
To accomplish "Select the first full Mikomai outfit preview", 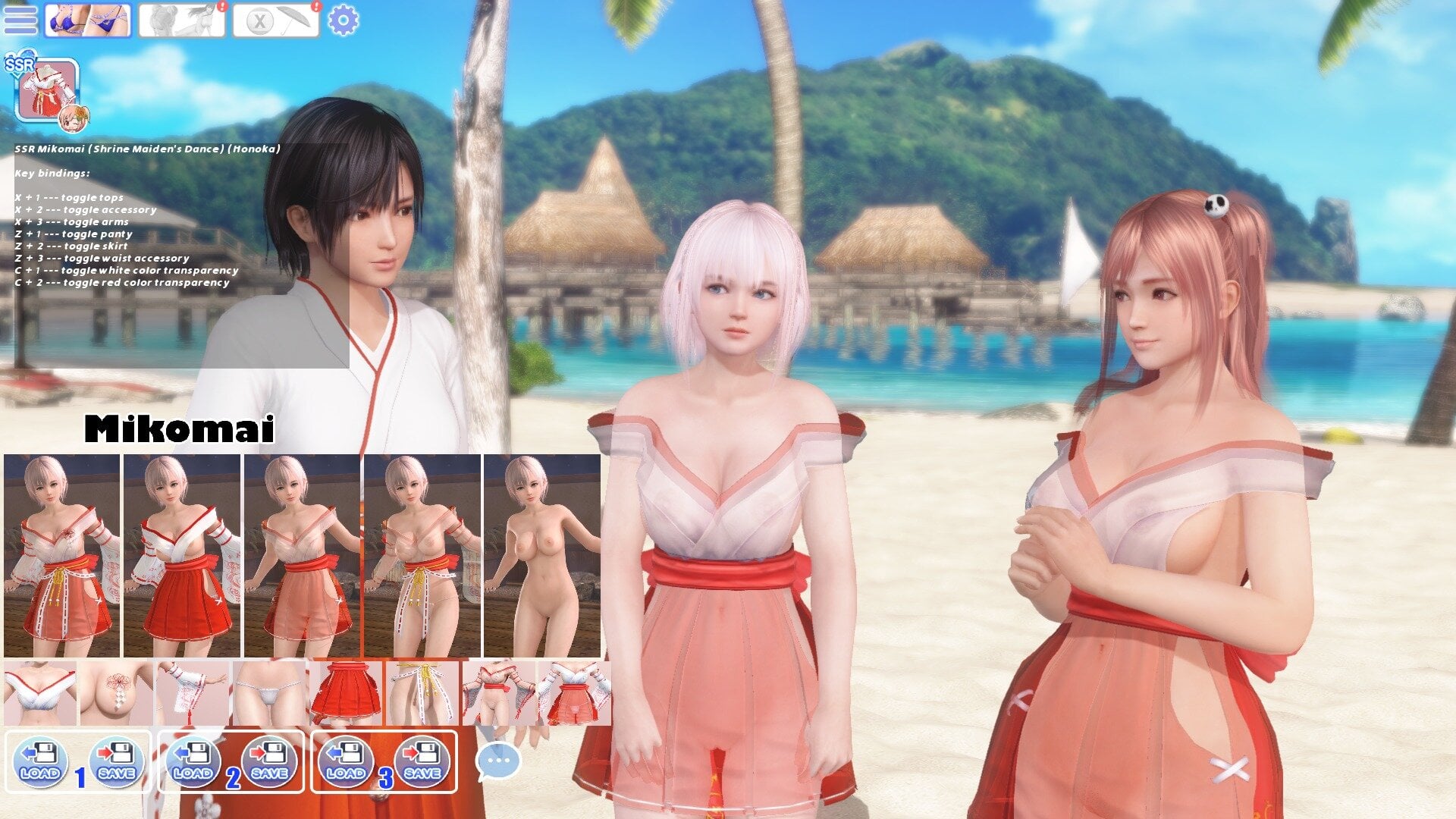I will (59, 557).
